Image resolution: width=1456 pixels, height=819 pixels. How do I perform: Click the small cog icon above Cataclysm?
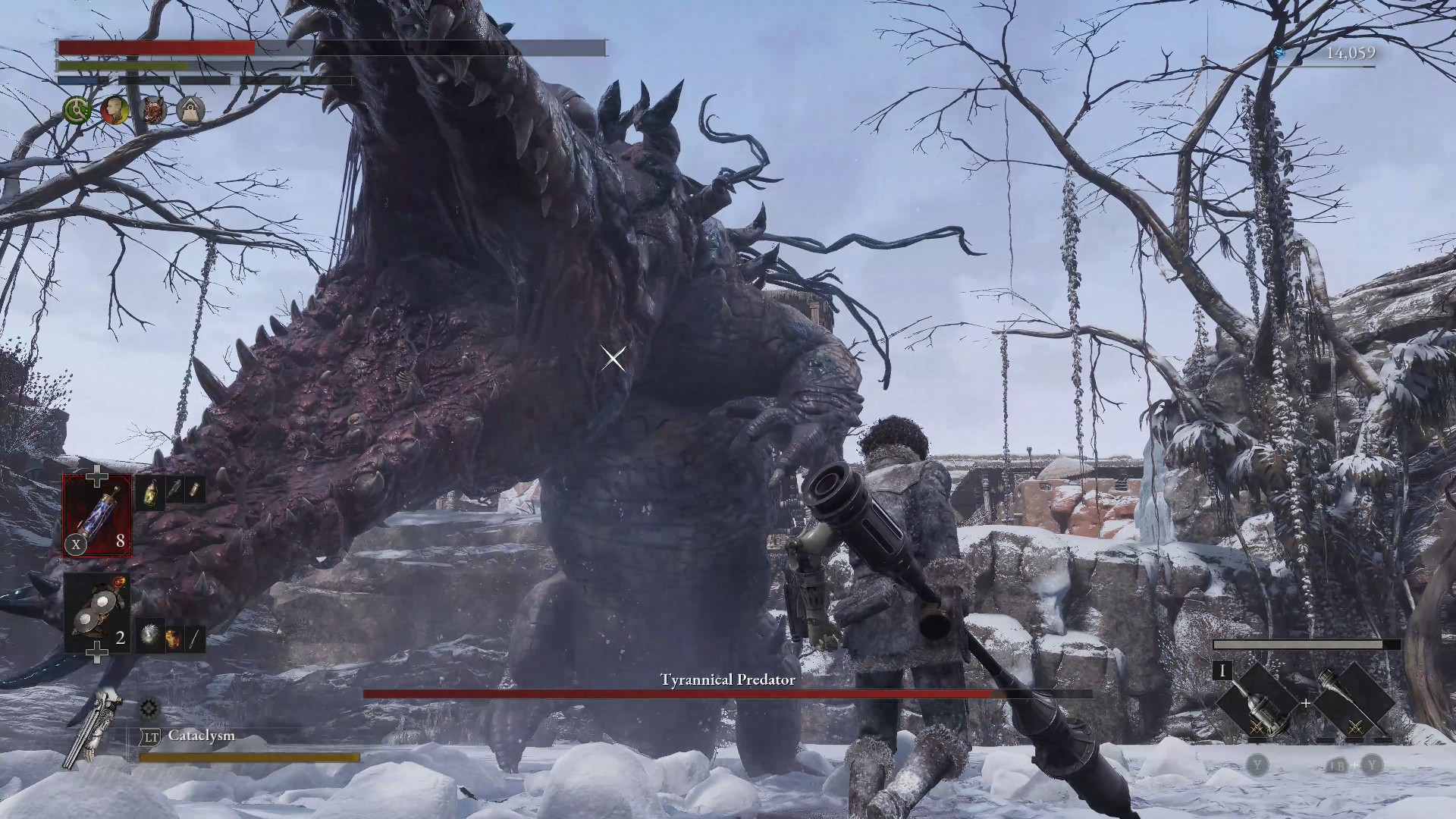point(149,708)
